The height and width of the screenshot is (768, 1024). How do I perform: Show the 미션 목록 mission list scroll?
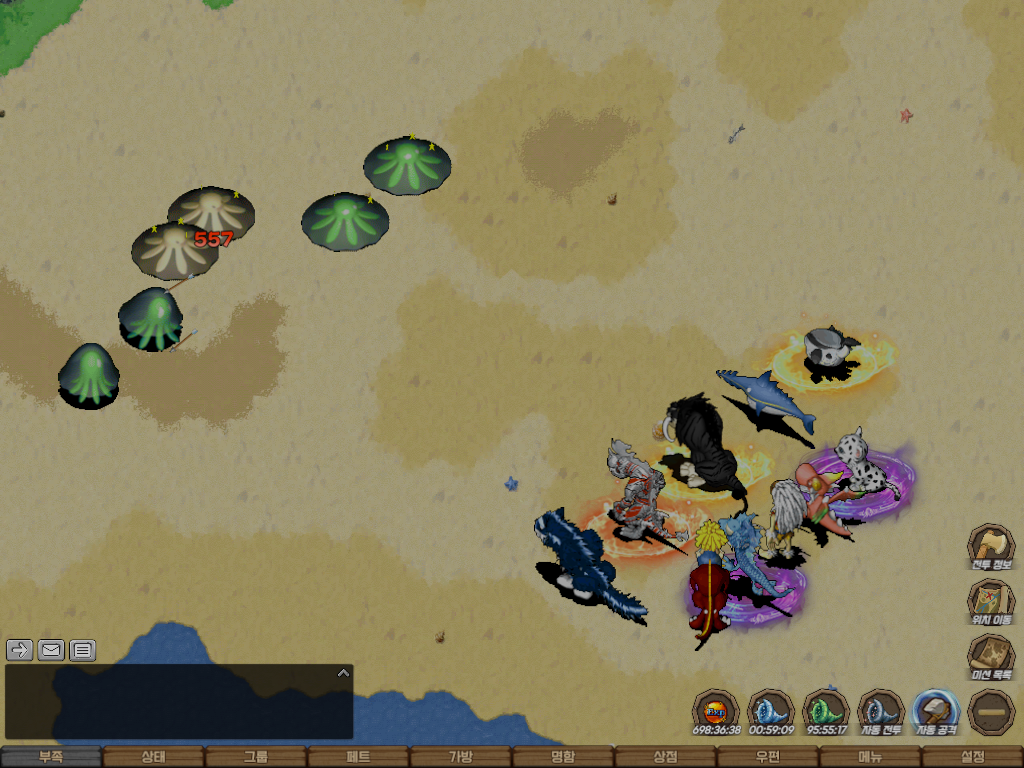click(990, 658)
